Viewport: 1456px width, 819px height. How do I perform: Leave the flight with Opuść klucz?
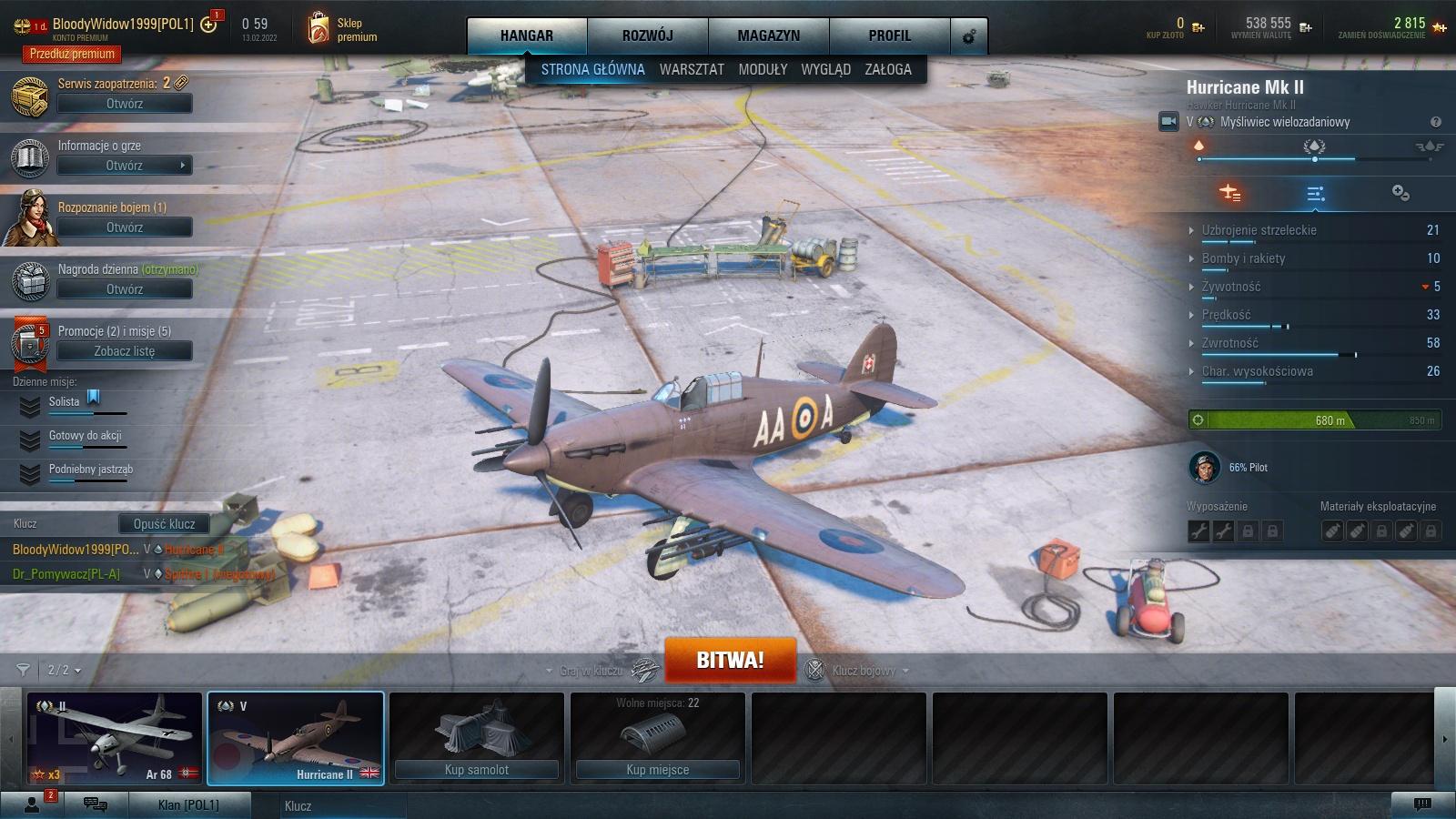tap(164, 524)
